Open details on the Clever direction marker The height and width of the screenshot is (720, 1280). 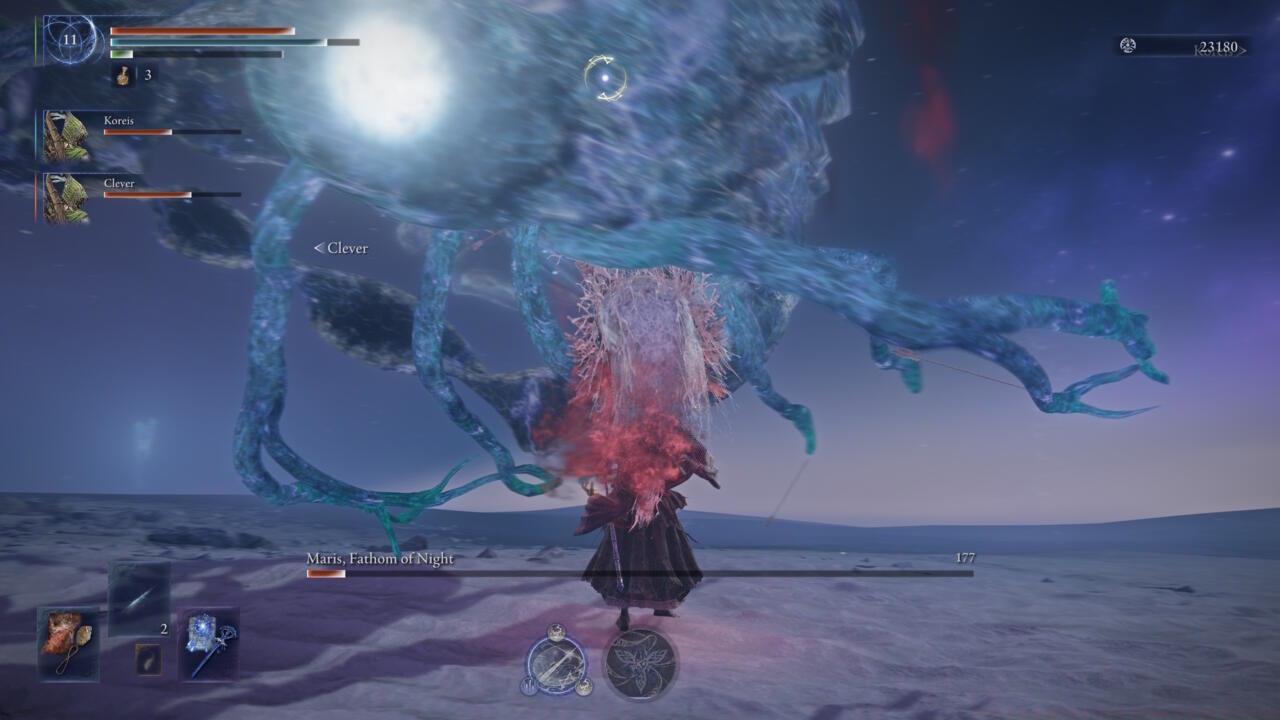click(342, 248)
